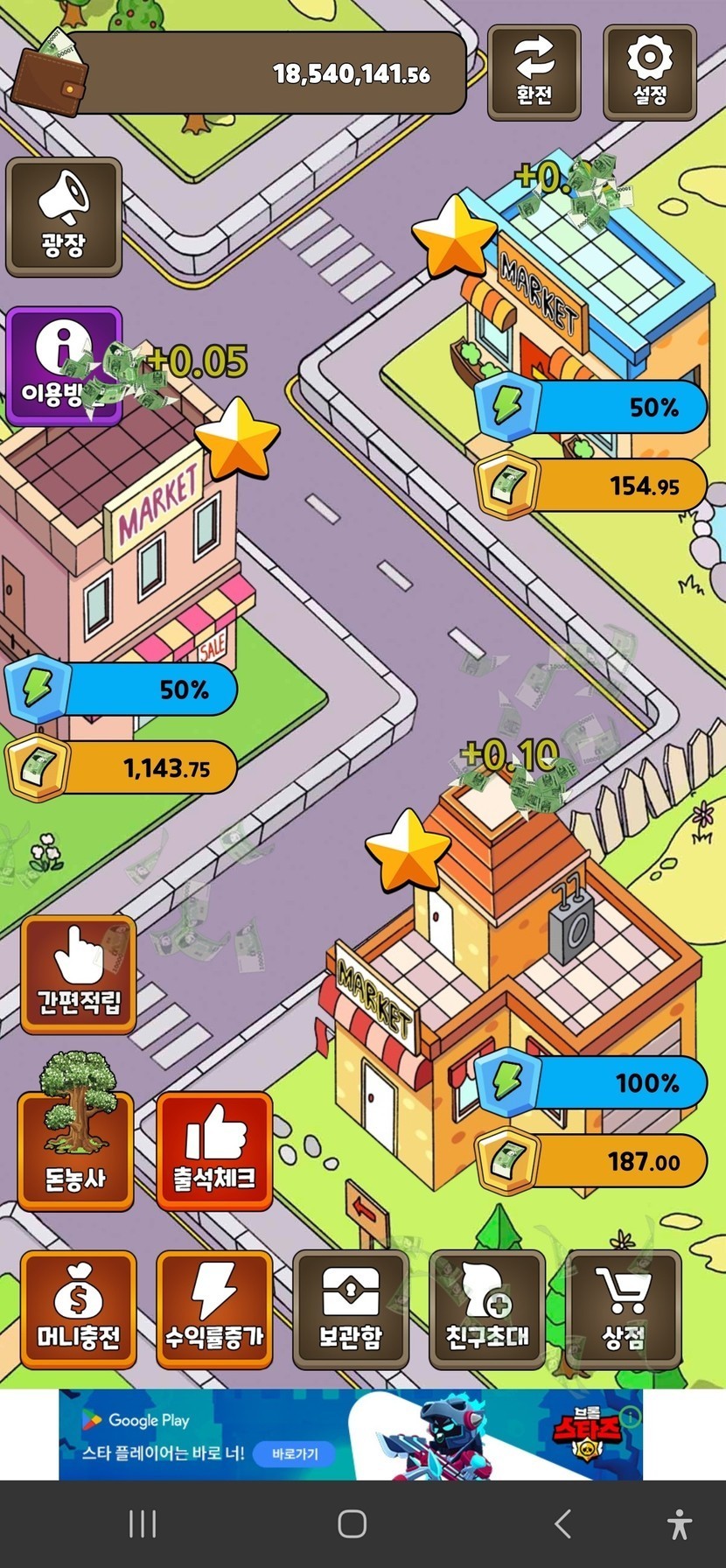Viewport: 726px width, 1568px height.
Task: Tap the 광장 megaphone button
Action: coord(64,217)
